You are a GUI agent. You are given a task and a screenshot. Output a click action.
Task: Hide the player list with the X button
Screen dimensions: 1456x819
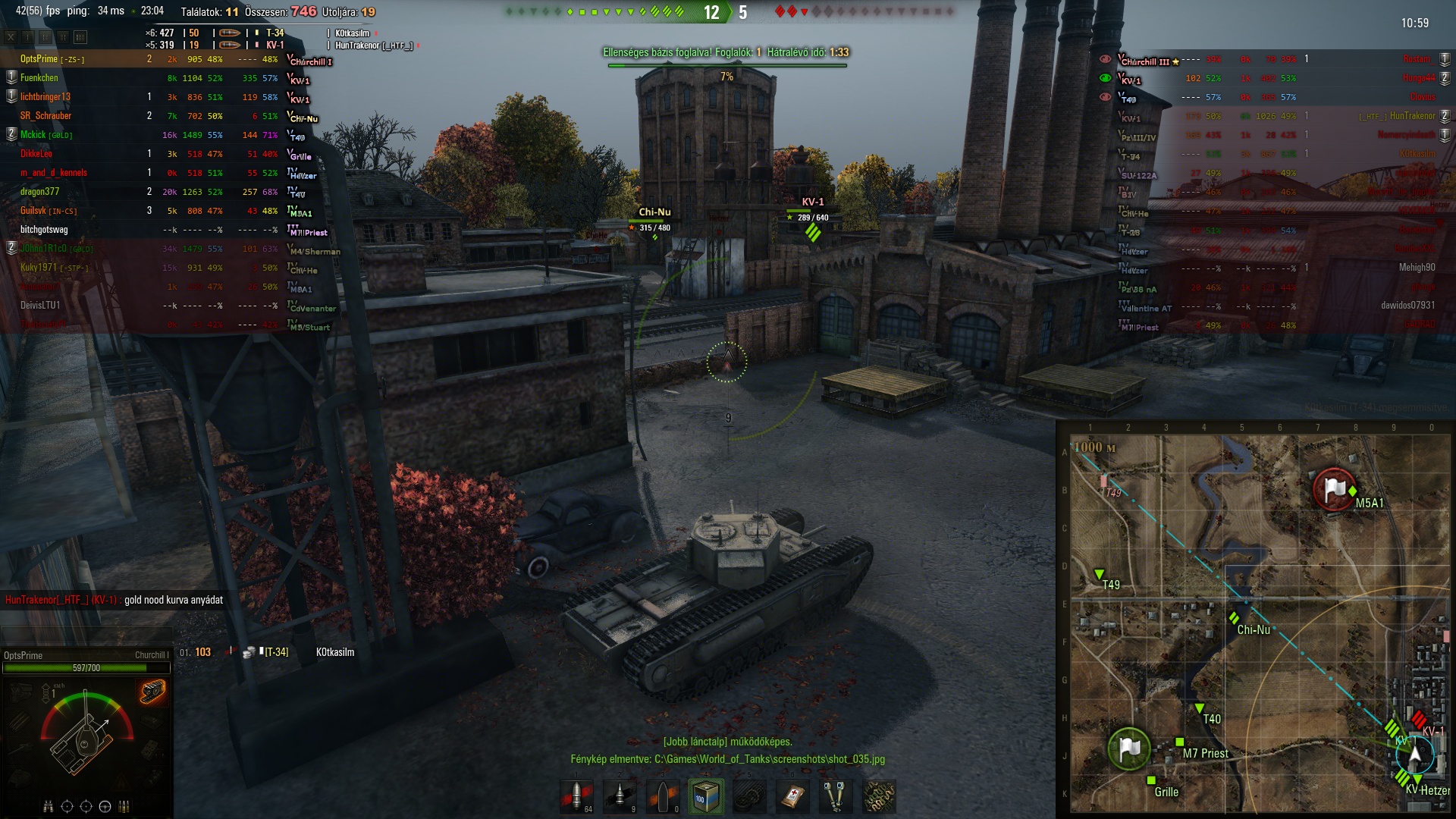(11, 36)
